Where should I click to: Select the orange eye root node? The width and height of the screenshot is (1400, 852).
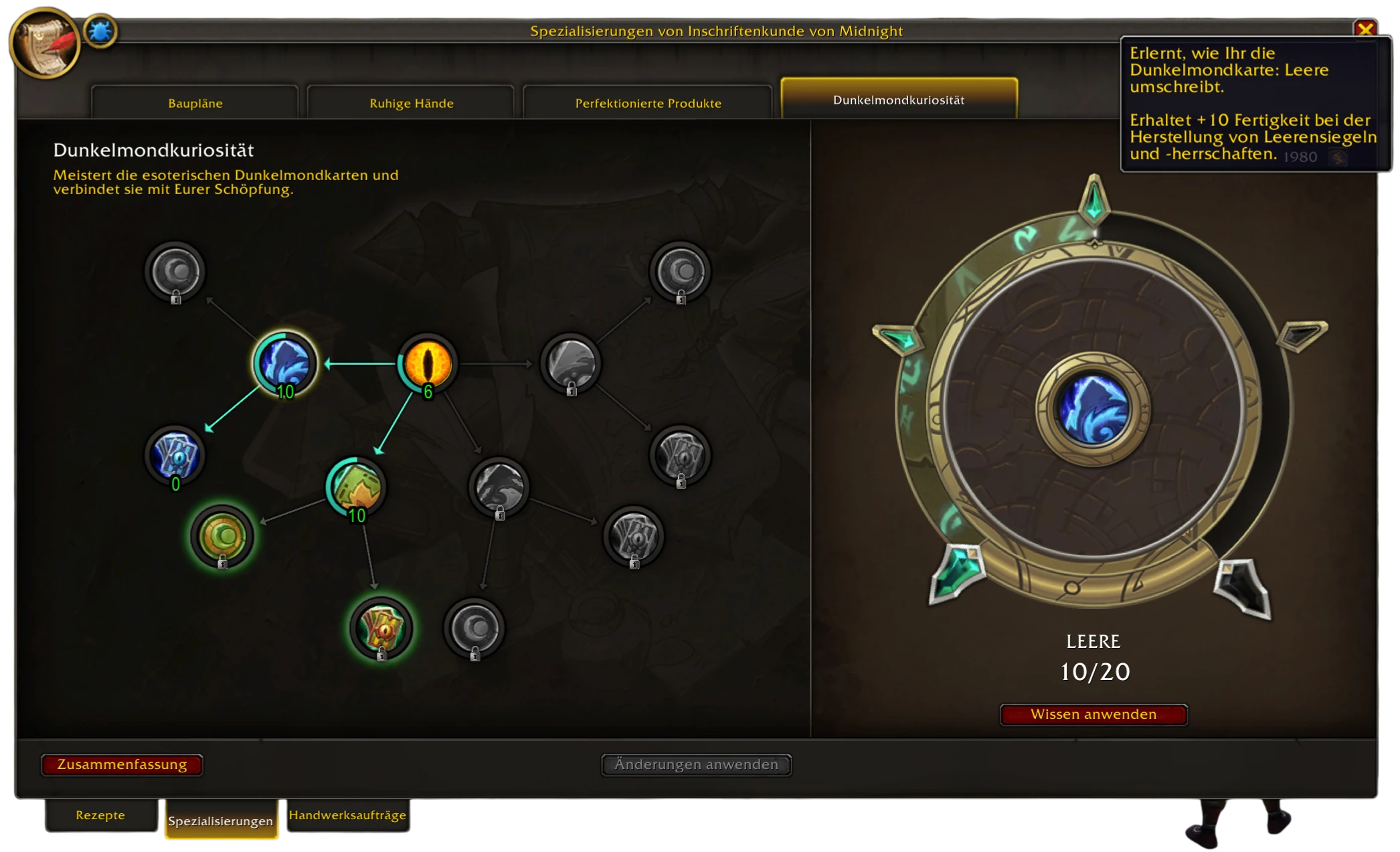point(428,363)
